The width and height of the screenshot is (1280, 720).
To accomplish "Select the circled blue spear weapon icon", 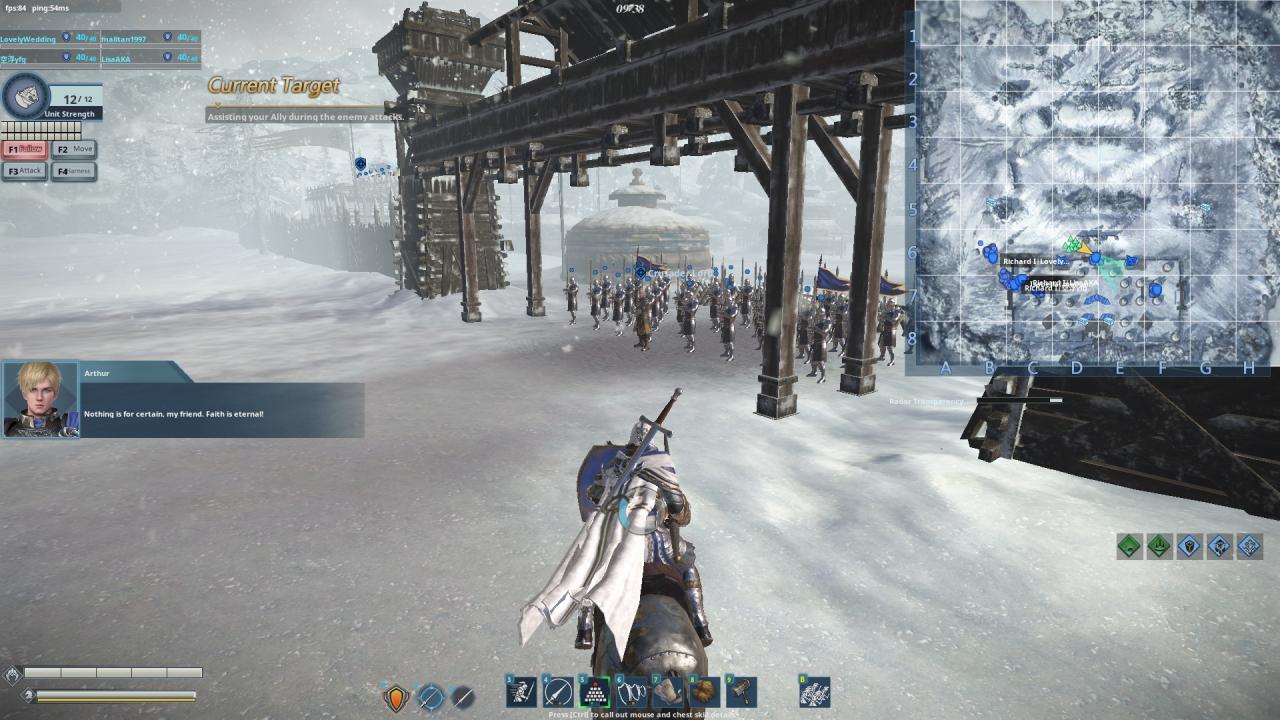I will click(x=430, y=697).
